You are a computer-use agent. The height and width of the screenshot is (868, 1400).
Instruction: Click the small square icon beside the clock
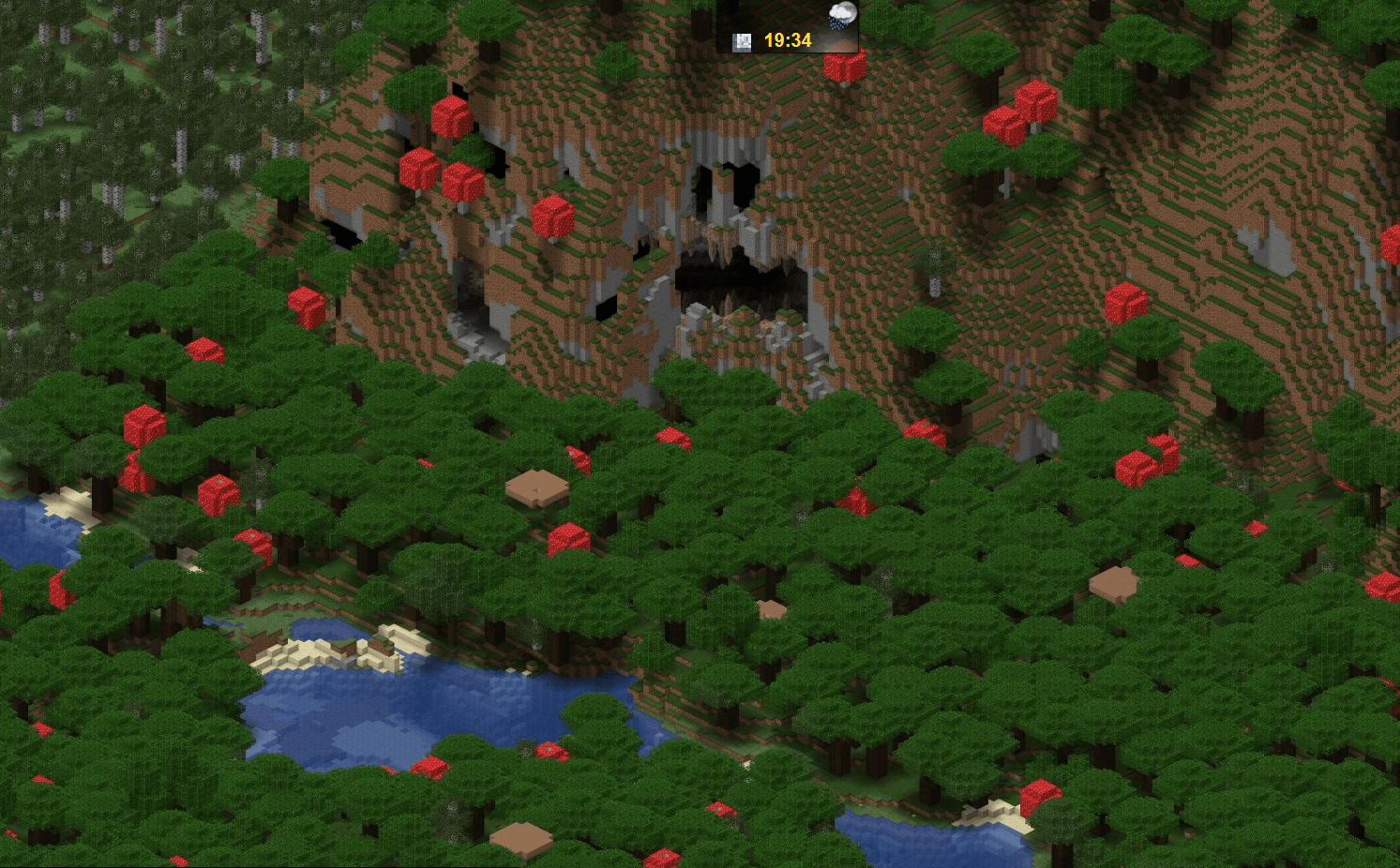[x=742, y=41]
